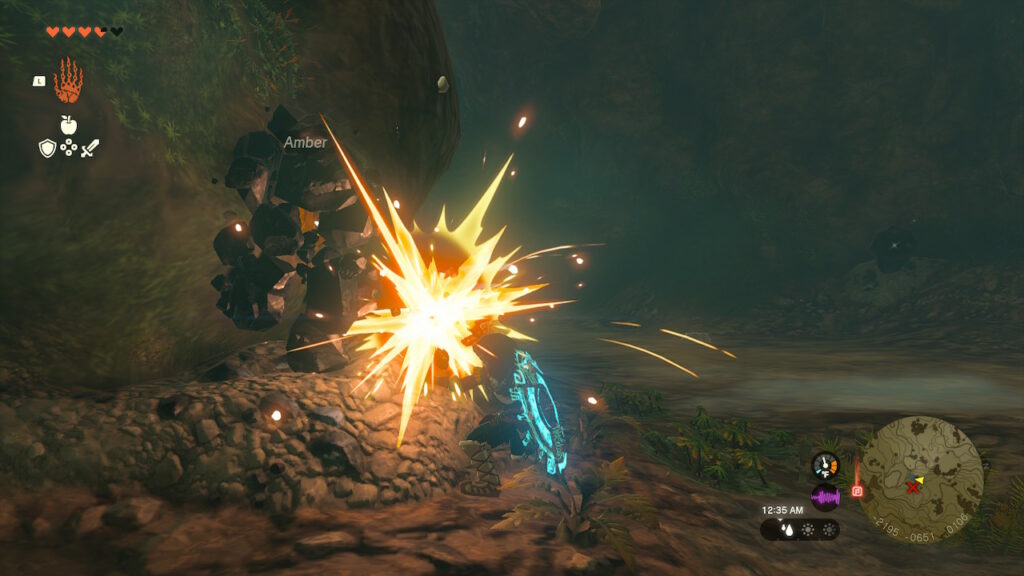Select the red stamp pin beside minimap

point(856,490)
